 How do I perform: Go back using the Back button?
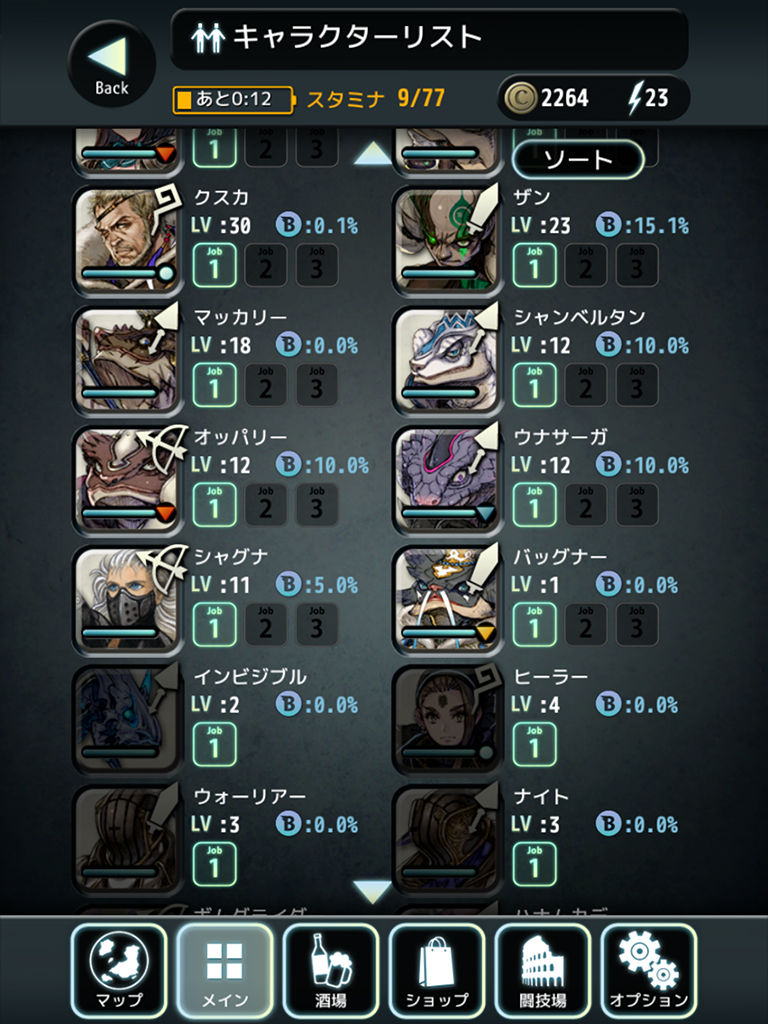click(112, 64)
